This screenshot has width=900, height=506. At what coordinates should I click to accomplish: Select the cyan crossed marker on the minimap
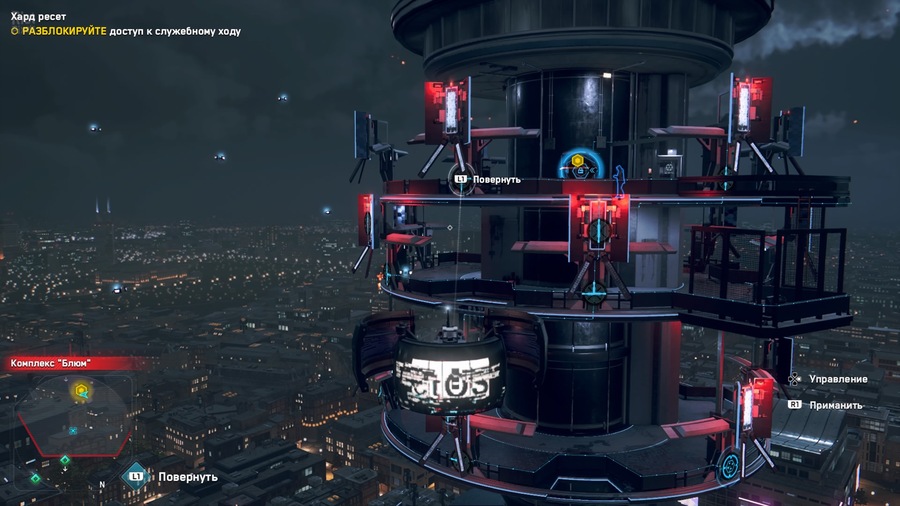pos(72,430)
